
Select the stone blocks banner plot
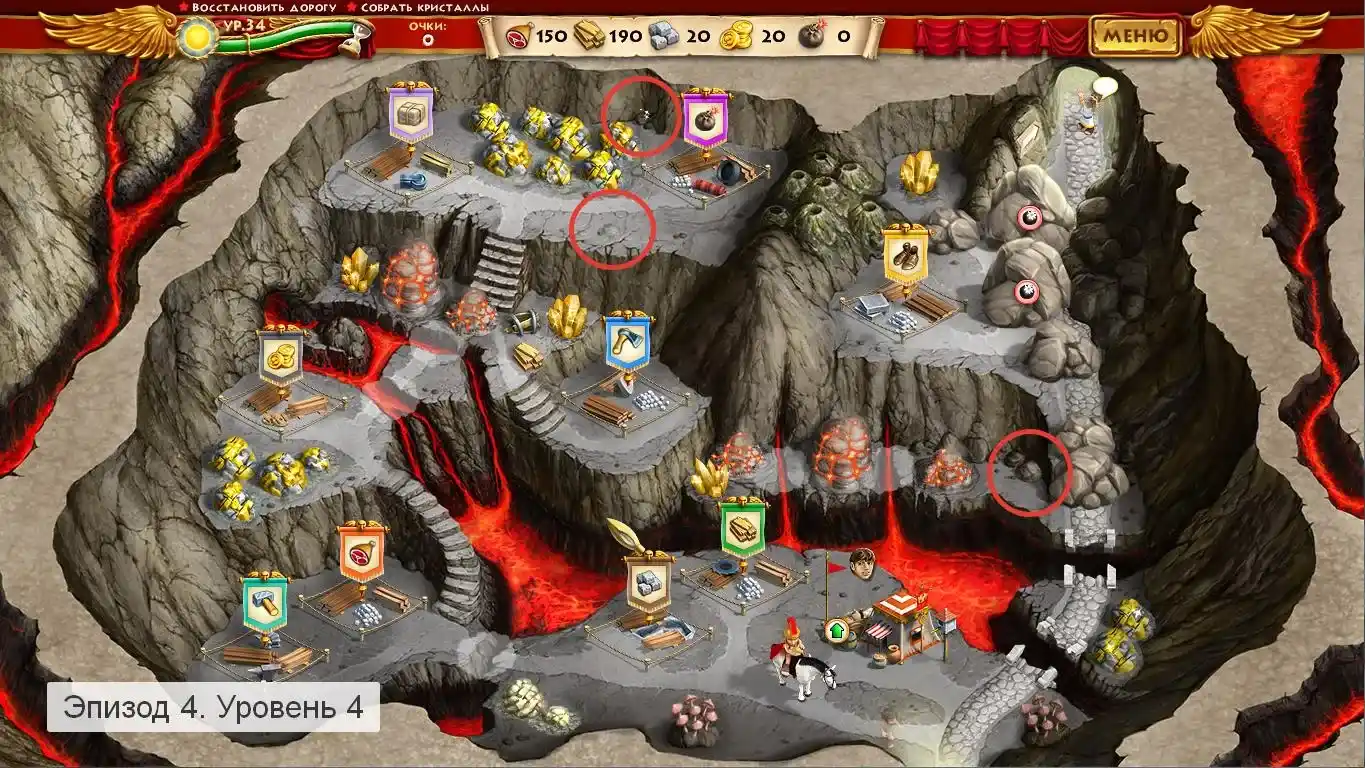pyautogui.click(x=649, y=581)
